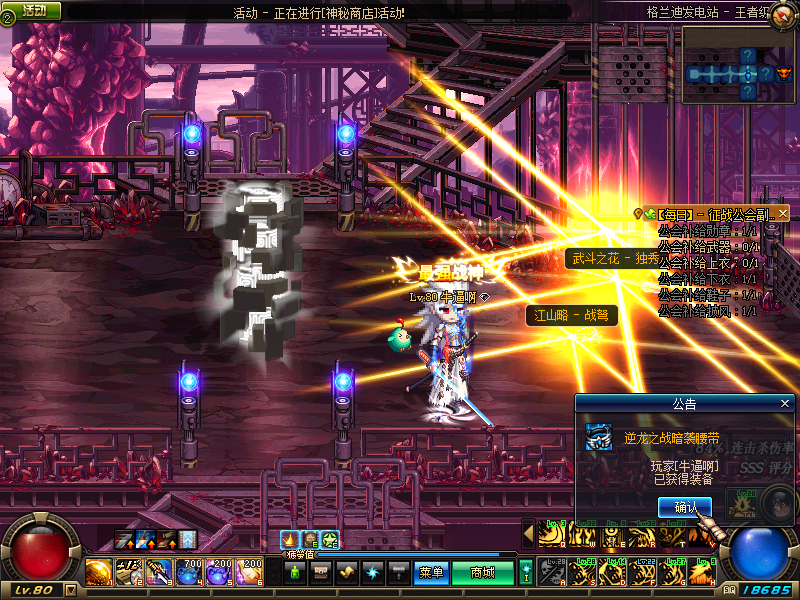Open the 菜单 menu

click(x=431, y=573)
